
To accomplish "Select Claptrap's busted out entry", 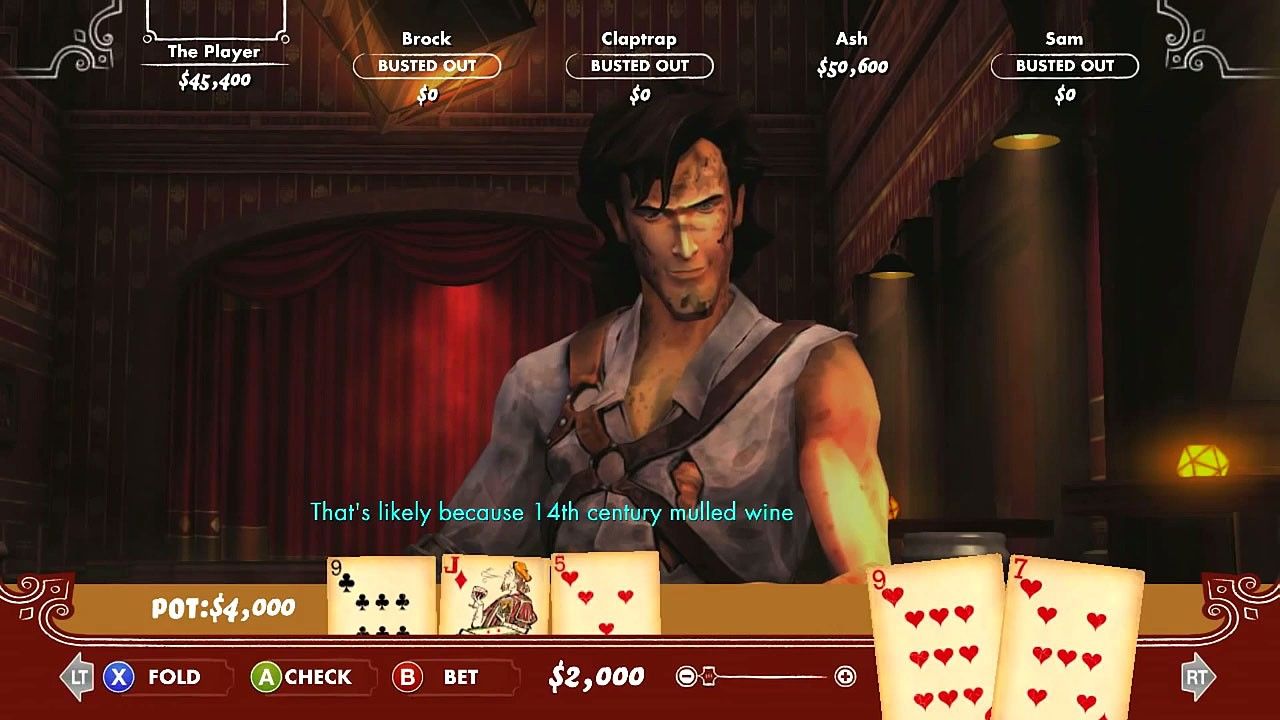I will pyautogui.click(x=639, y=66).
